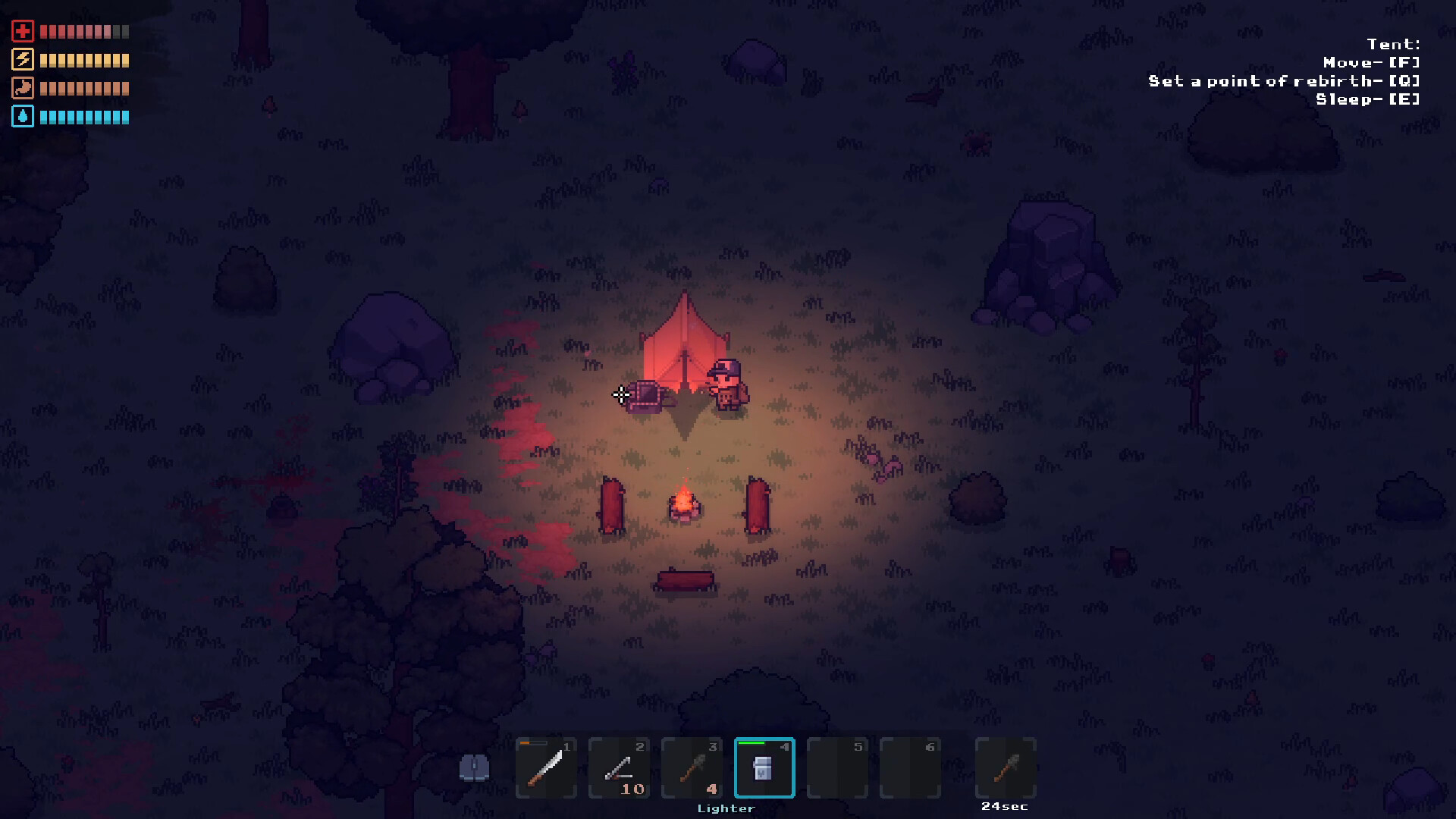Select the Lighter in slot 4
Image resolution: width=1456 pixels, height=819 pixels.
point(764,767)
